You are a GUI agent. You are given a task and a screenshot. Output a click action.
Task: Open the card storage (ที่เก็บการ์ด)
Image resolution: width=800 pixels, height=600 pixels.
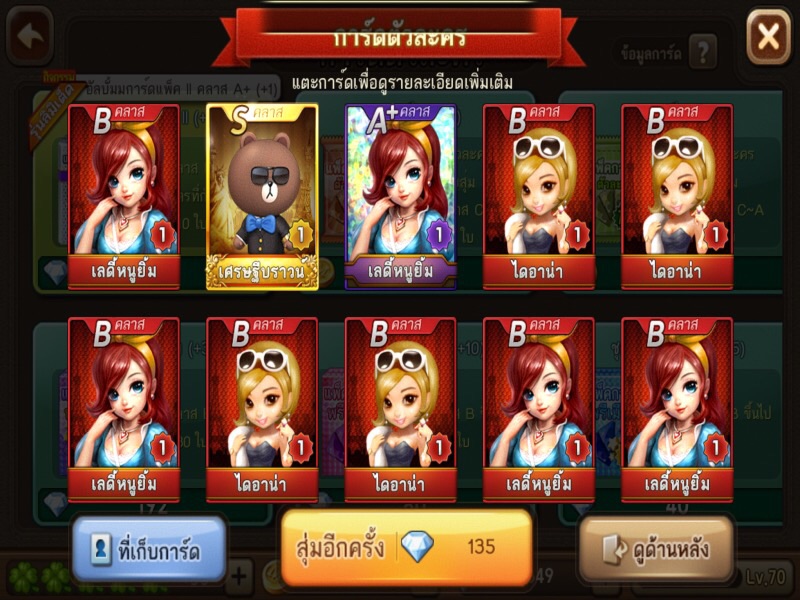pos(150,549)
